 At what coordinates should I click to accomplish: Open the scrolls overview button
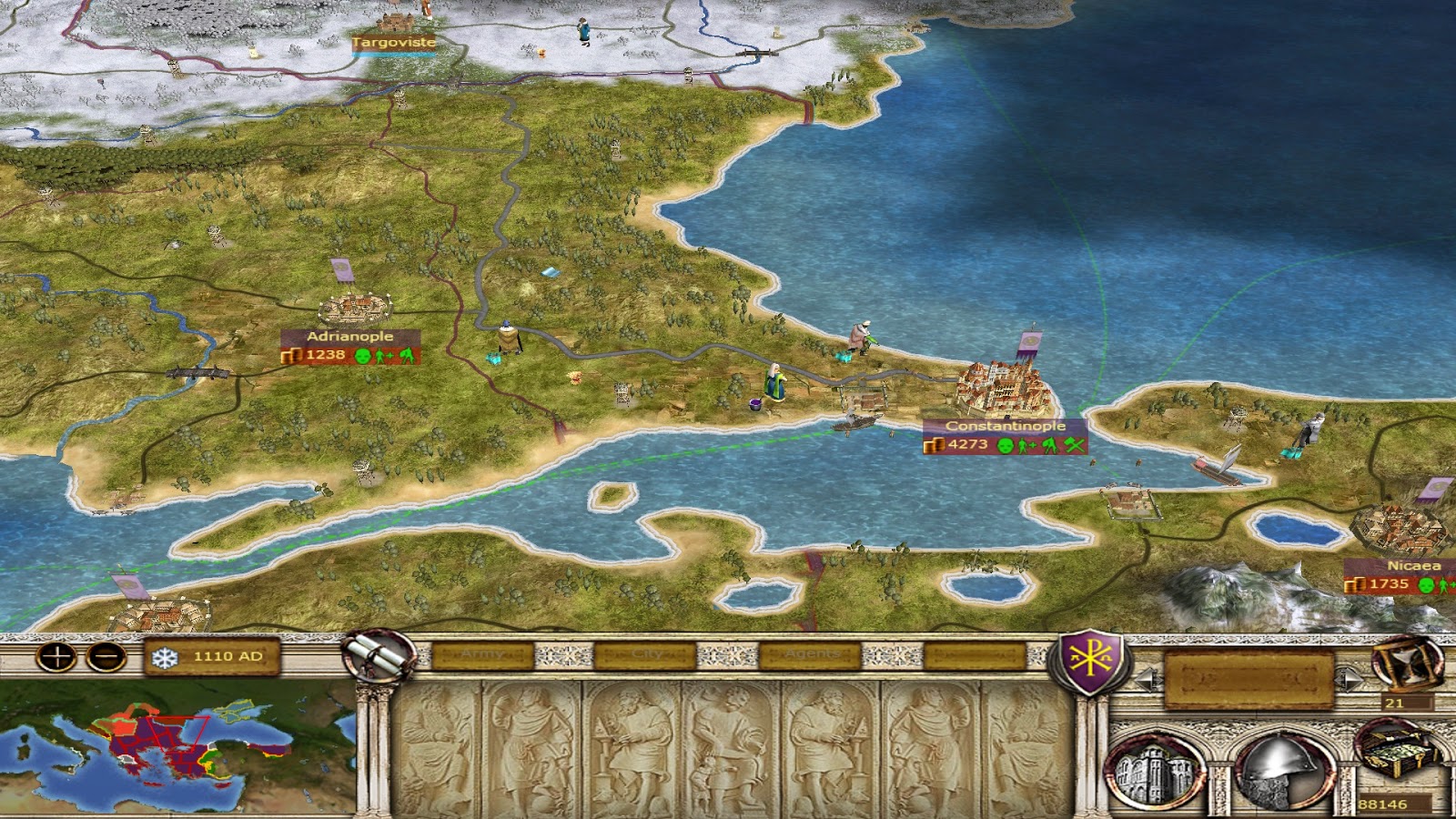tap(379, 655)
